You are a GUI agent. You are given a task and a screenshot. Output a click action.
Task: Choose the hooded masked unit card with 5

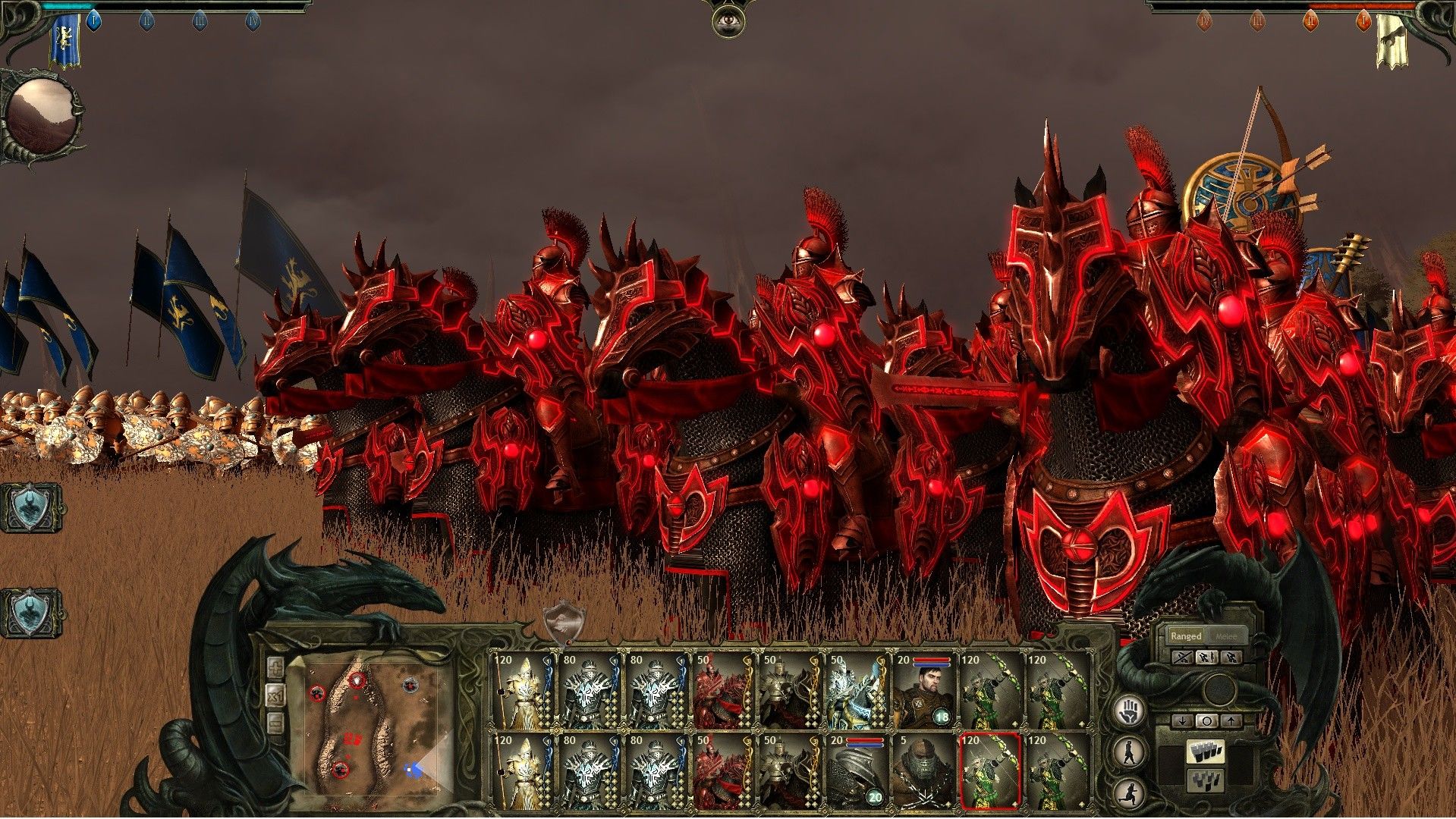925,771
